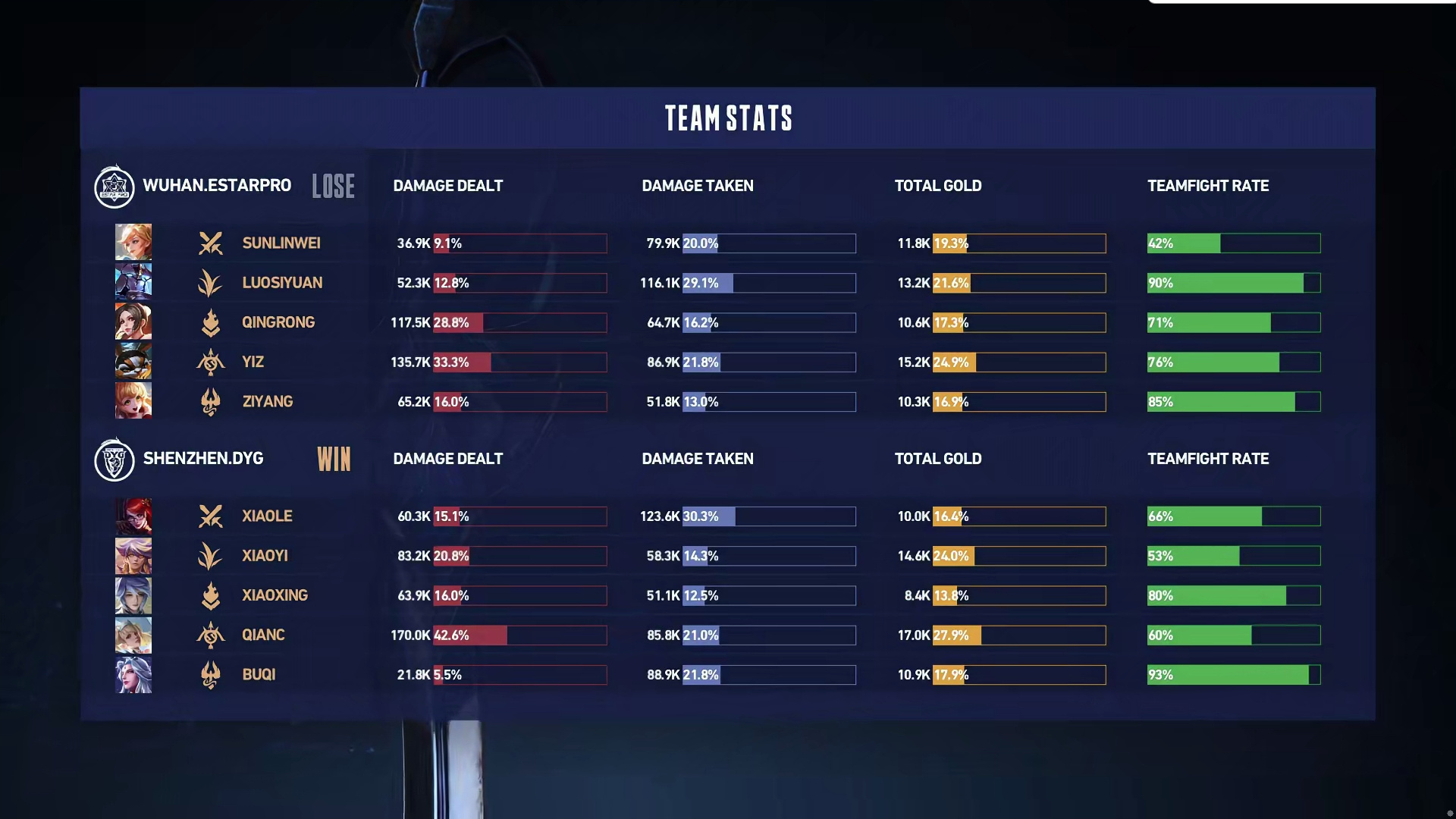Select the YIZ player name
The height and width of the screenshot is (819, 1456).
(x=253, y=362)
